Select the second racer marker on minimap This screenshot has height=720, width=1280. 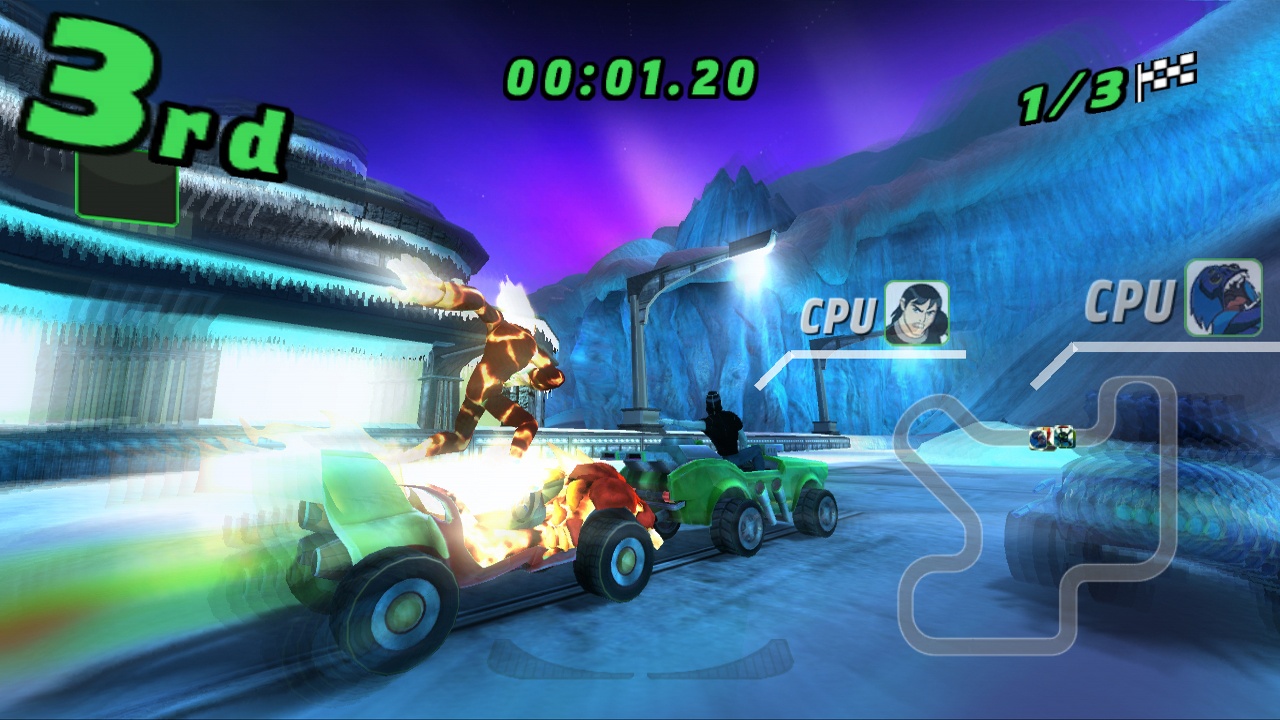(x=1038, y=440)
